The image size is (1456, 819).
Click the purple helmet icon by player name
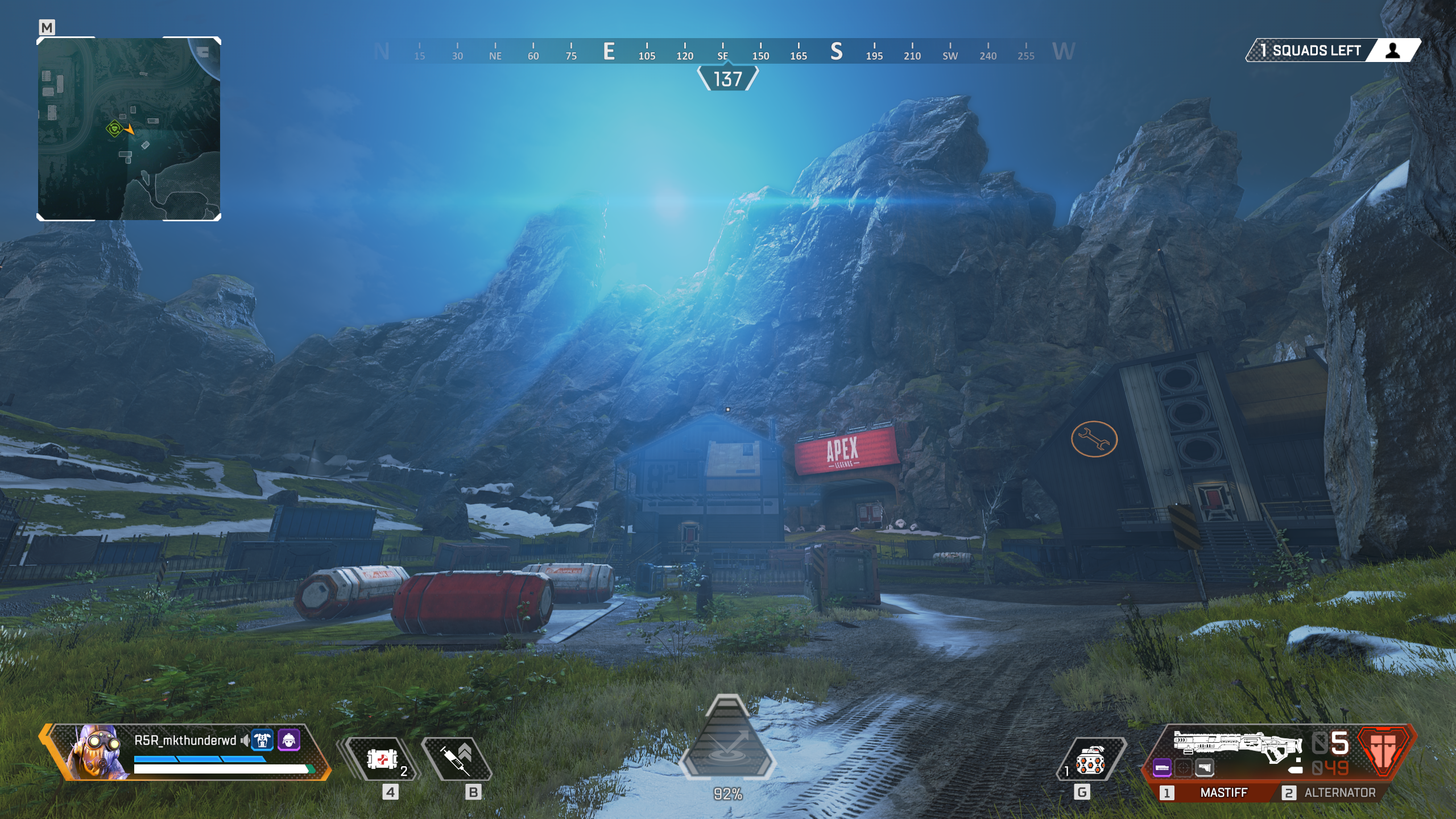pyautogui.click(x=289, y=740)
